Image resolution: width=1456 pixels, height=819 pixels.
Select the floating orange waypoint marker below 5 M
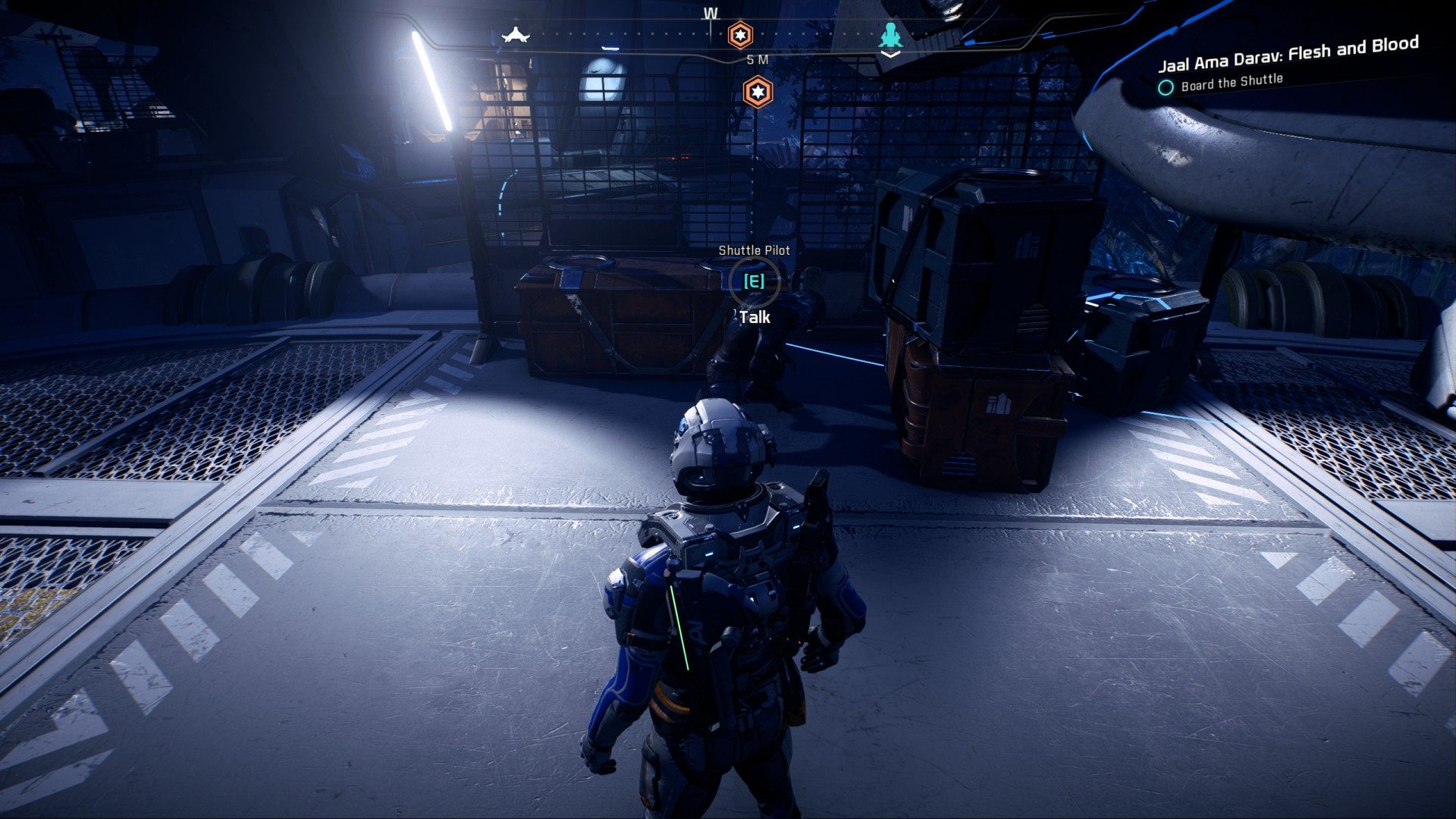click(x=757, y=93)
